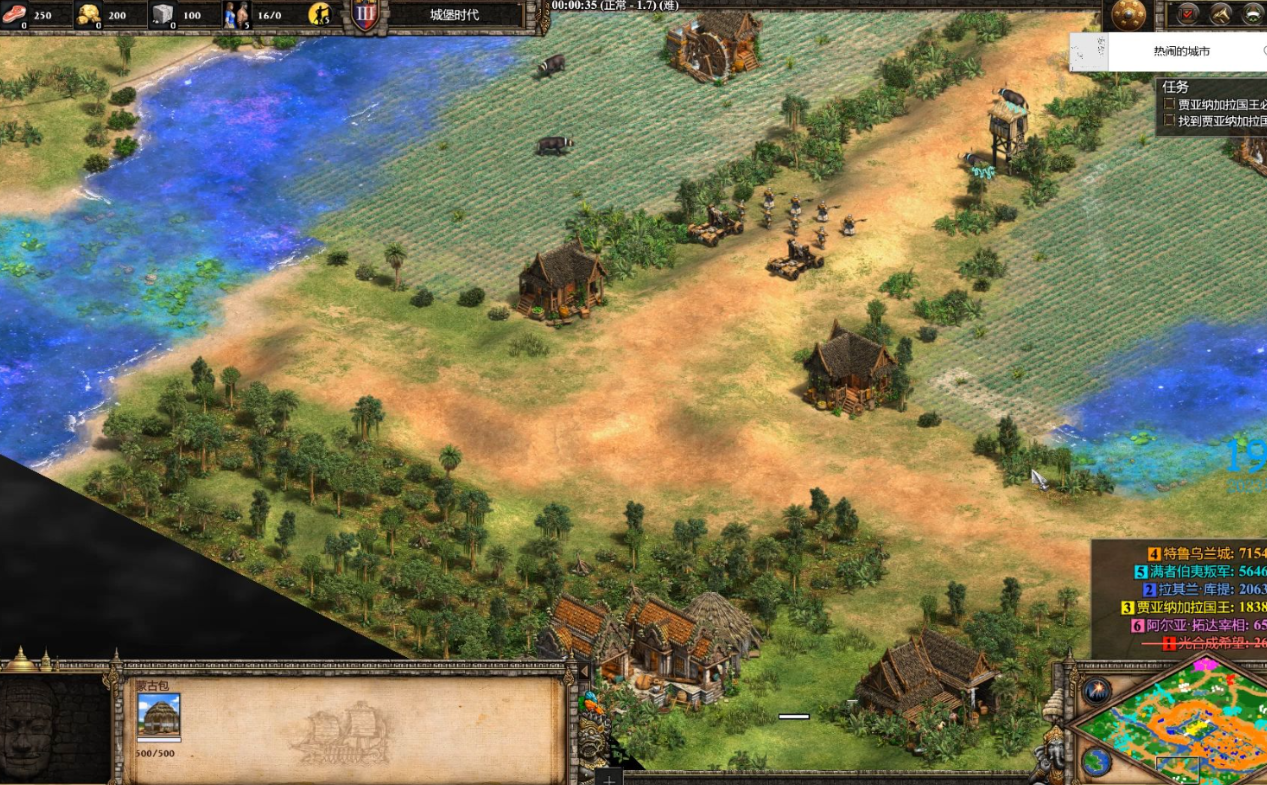The width and height of the screenshot is (1267, 785).
Task: Click the white 热闹的城市 overlay banner
Action: (x=1180, y=51)
